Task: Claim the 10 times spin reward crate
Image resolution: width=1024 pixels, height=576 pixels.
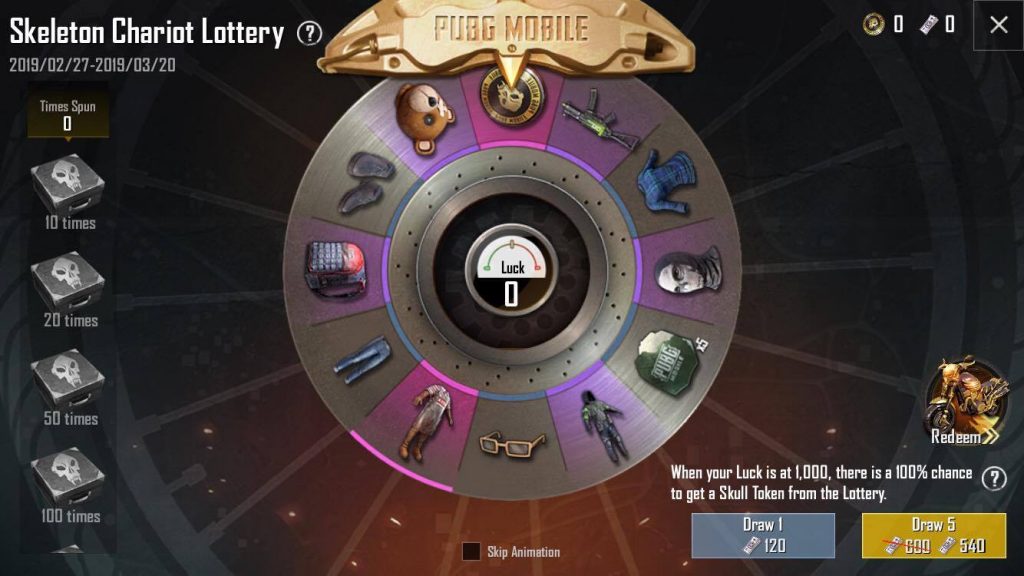Action: pyautogui.click(x=68, y=184)
